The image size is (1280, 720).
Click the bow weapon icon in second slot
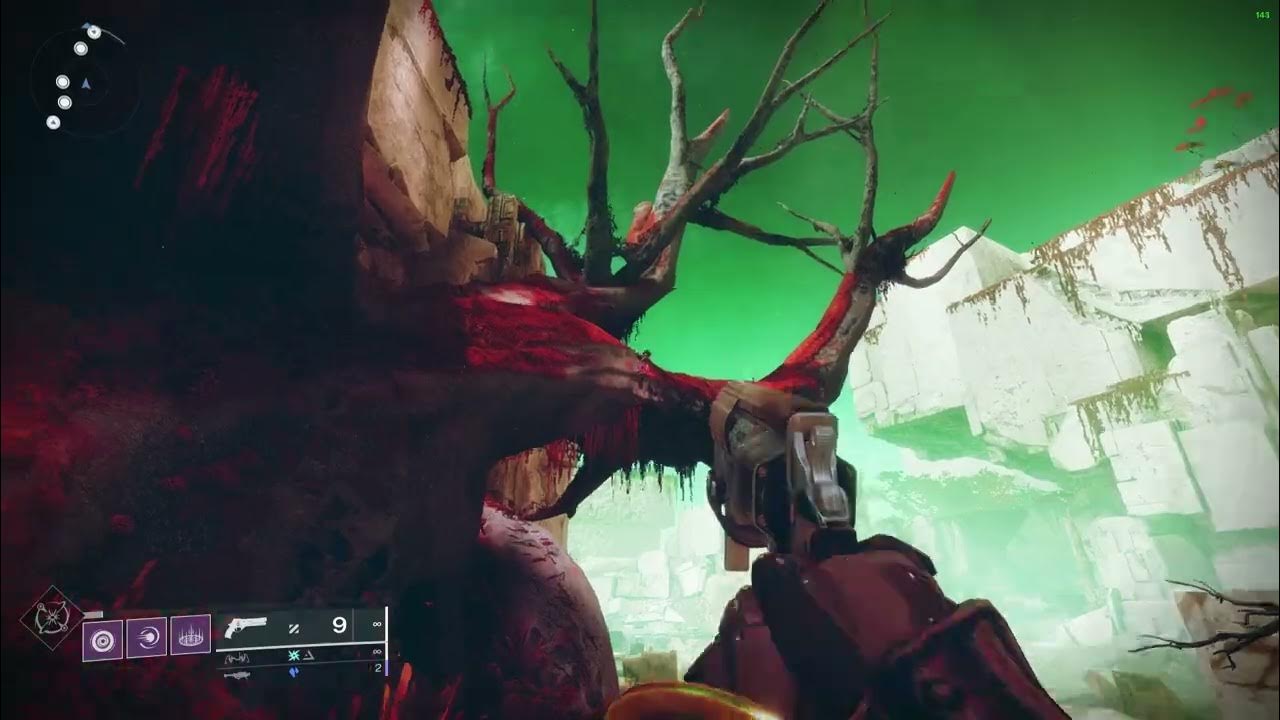237,658
